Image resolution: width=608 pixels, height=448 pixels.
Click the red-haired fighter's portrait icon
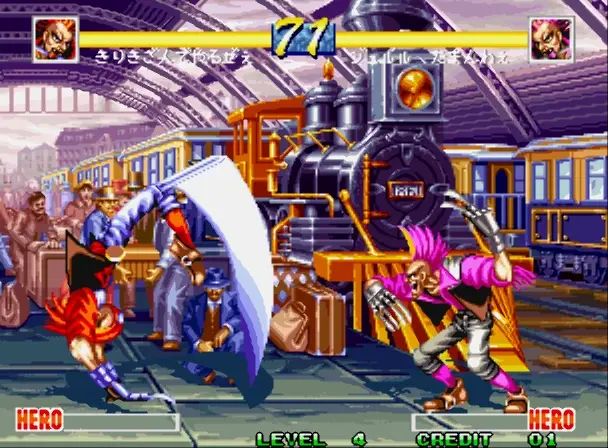click(54, 40)
